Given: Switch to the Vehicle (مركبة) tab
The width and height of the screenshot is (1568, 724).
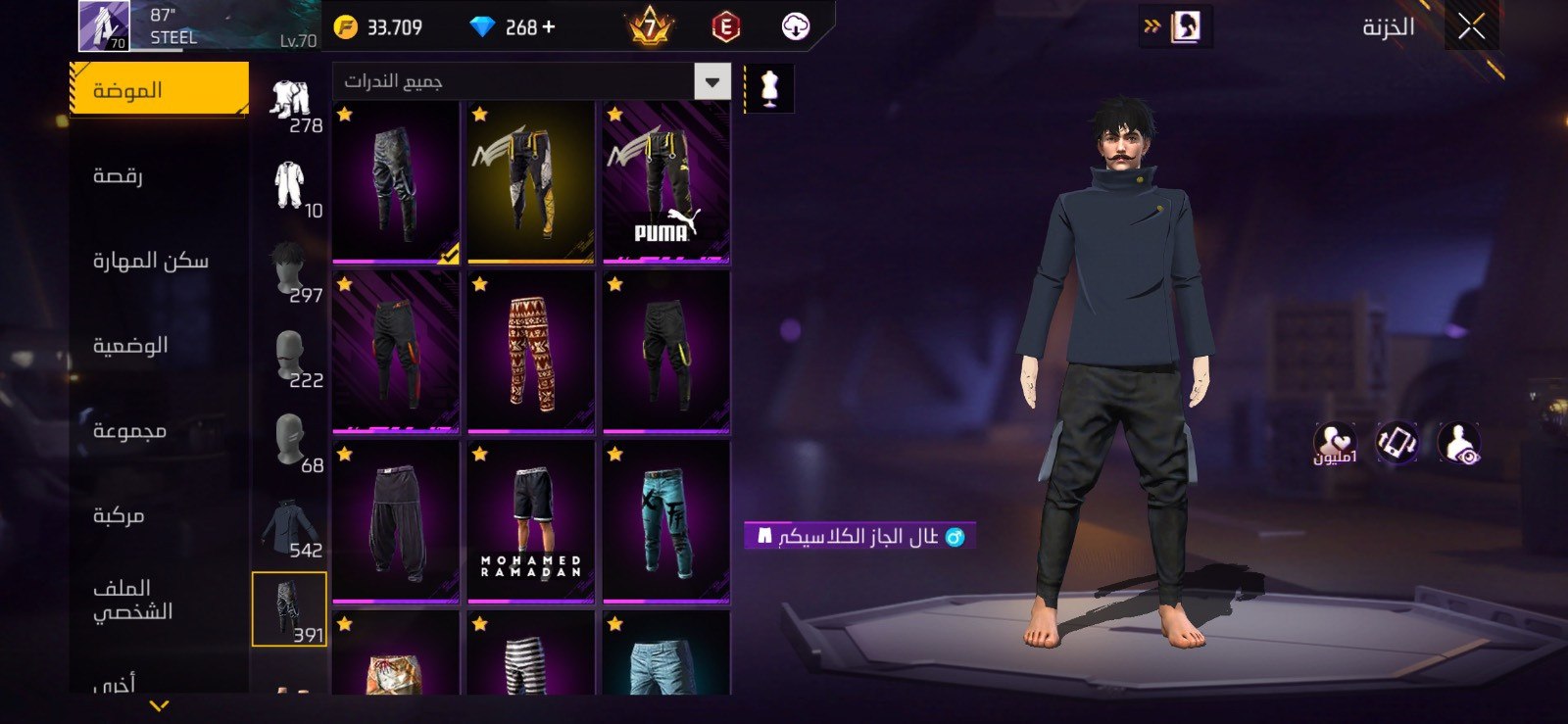Looking at the screenshot, I should coord(119,515).
